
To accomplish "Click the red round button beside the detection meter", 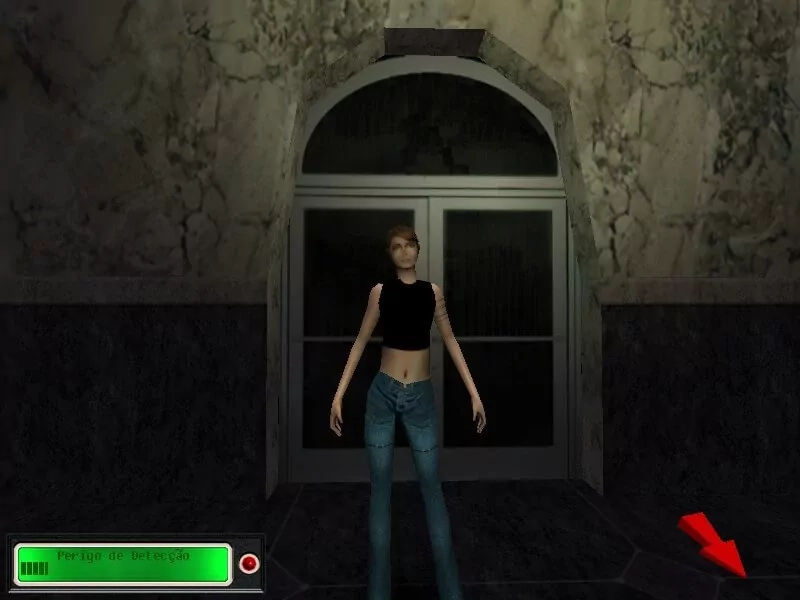I will coord(248,564).
